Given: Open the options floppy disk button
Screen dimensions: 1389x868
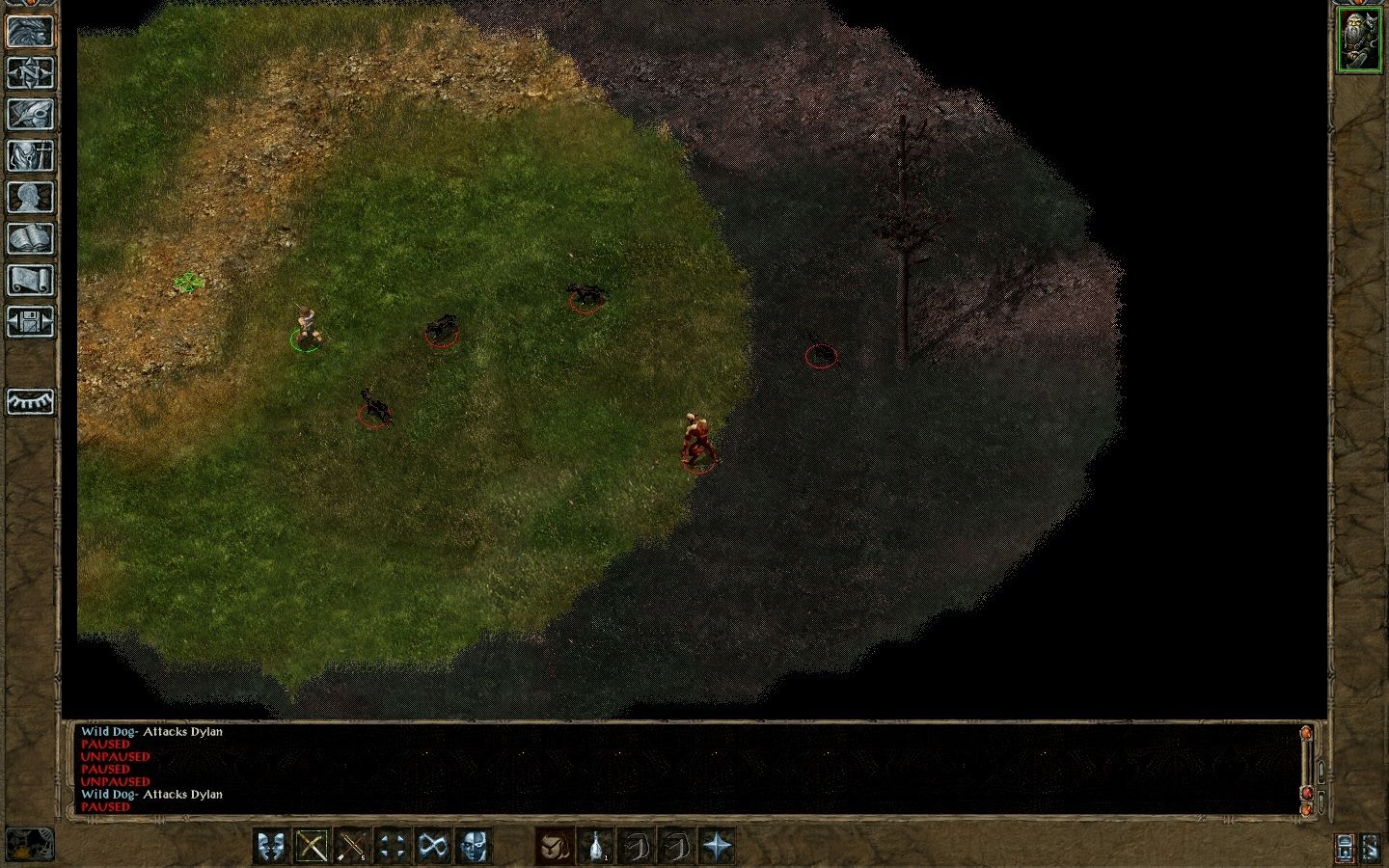Looking at the screenshot, I should pos(30,321).
